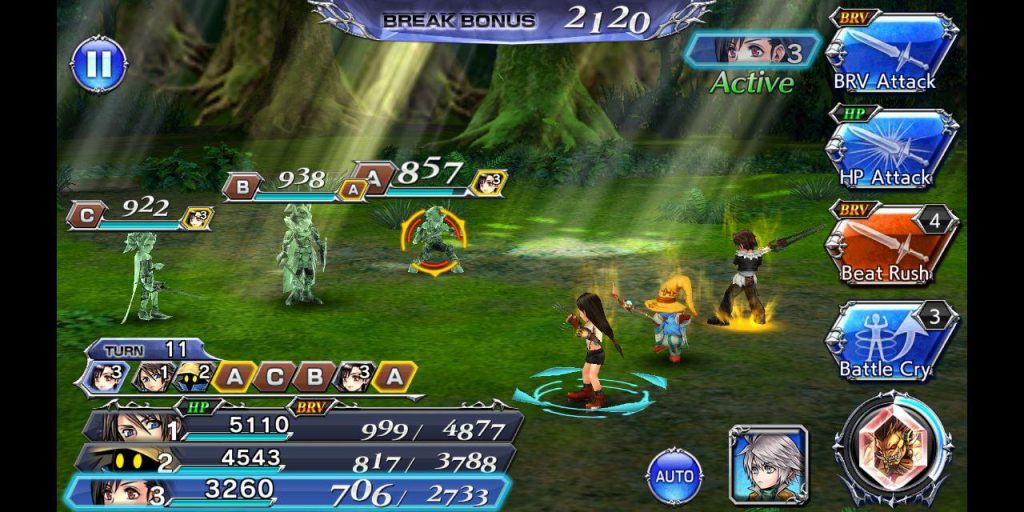Select party member 1 status row

300,428
